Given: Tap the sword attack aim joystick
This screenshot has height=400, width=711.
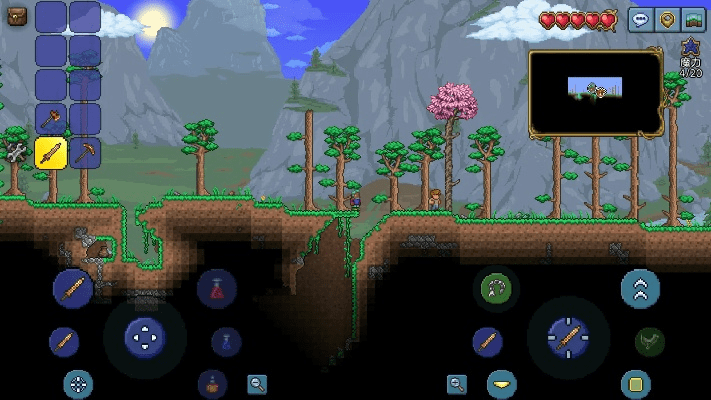Looking at the screenshot, I should coord(567,337).
